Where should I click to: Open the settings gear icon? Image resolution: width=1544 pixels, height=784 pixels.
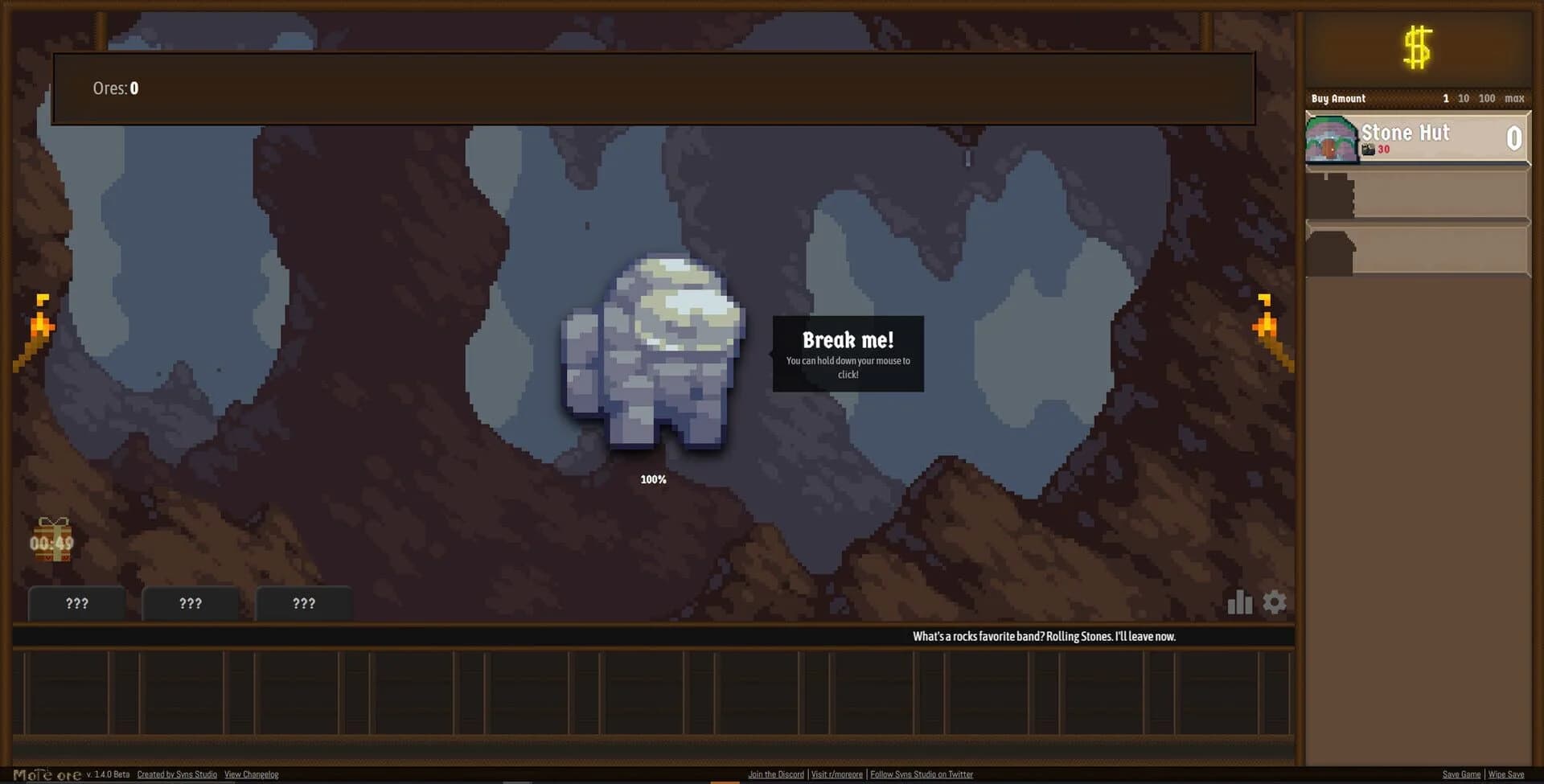click(1275, 602)
